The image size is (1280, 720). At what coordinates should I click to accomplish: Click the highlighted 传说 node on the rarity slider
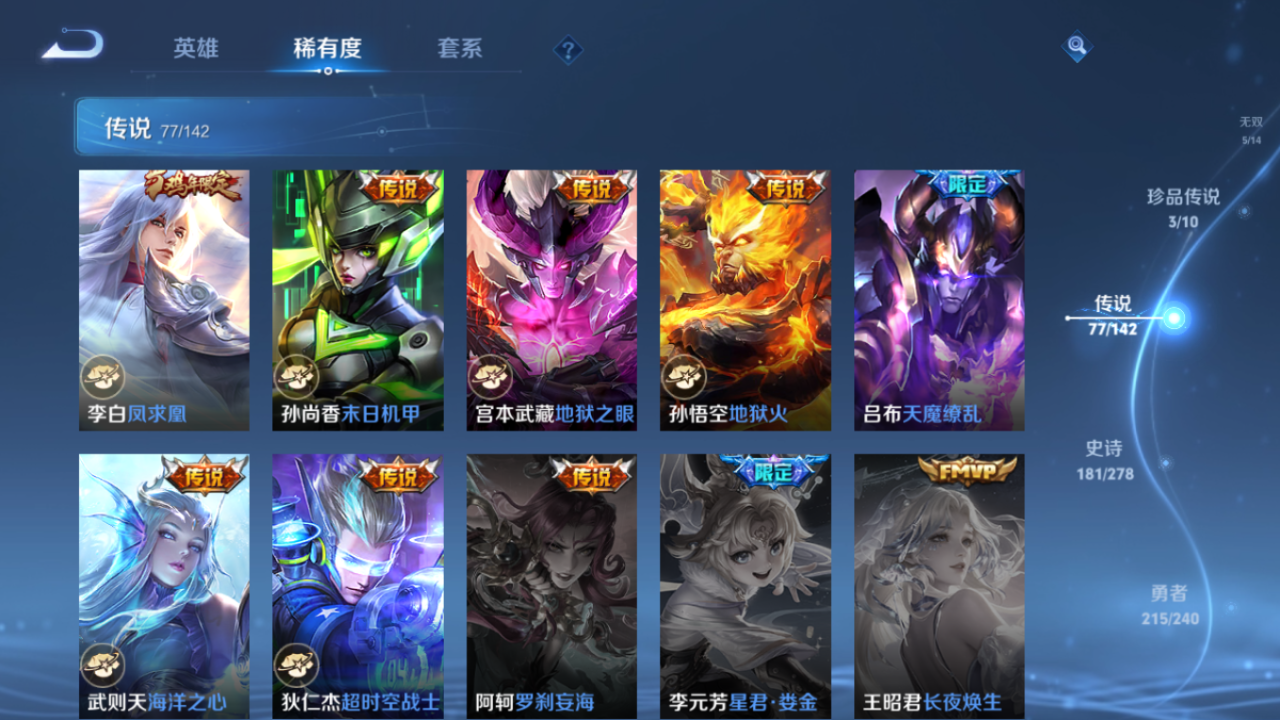1172,320
